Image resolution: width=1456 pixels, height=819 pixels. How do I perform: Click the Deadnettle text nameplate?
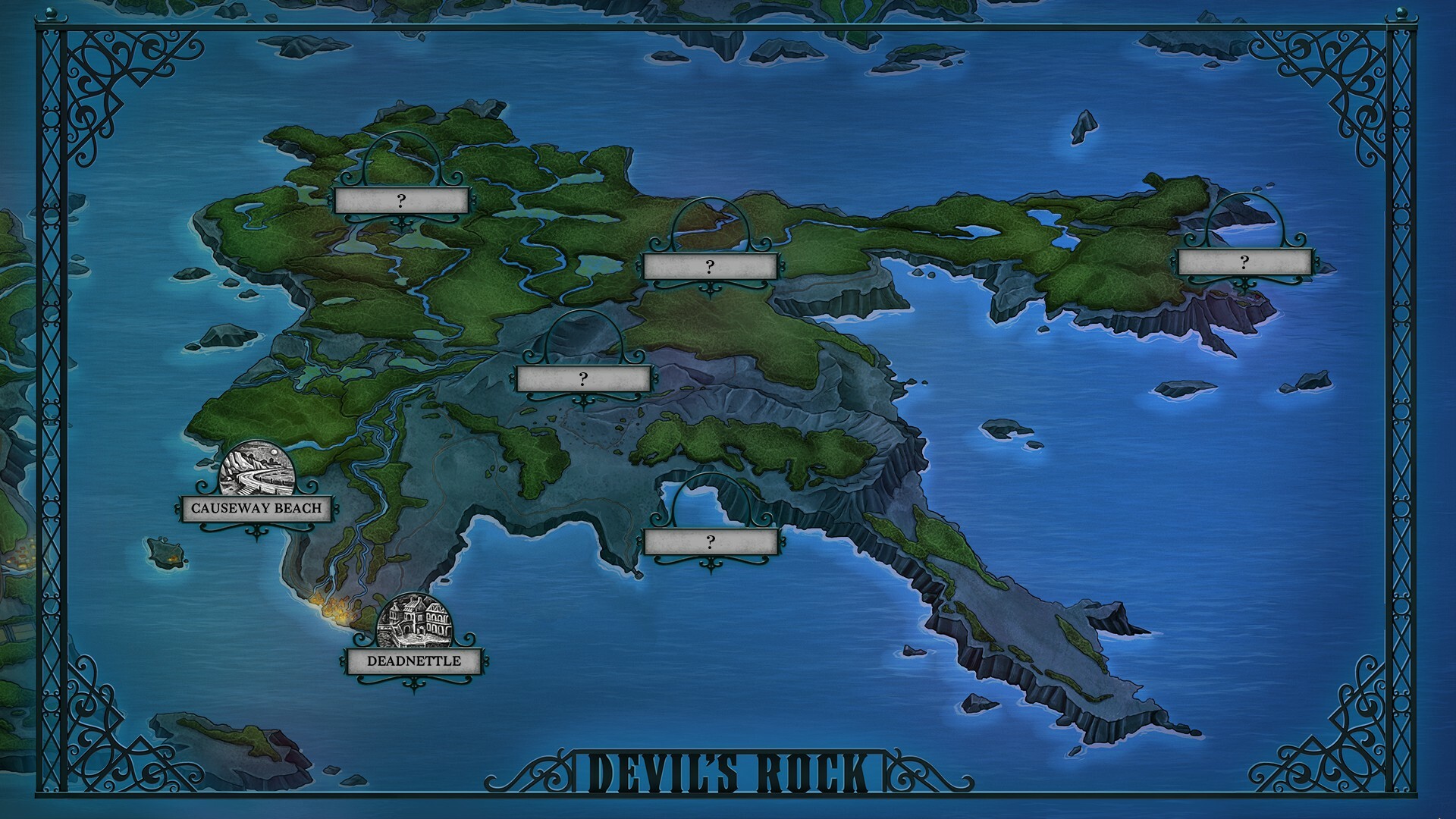click(413, 661)
